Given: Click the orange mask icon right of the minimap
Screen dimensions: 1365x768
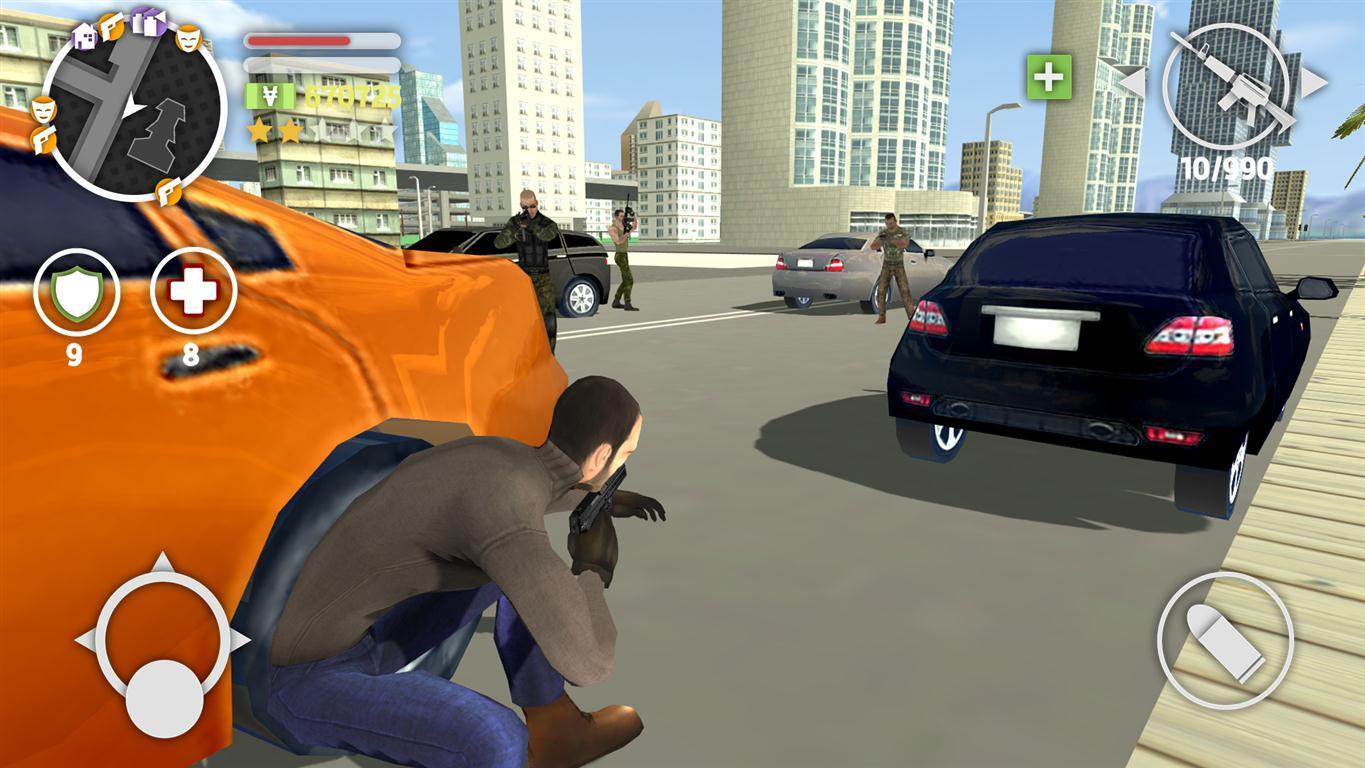Looking at the screenshot, I should point(189,39).
